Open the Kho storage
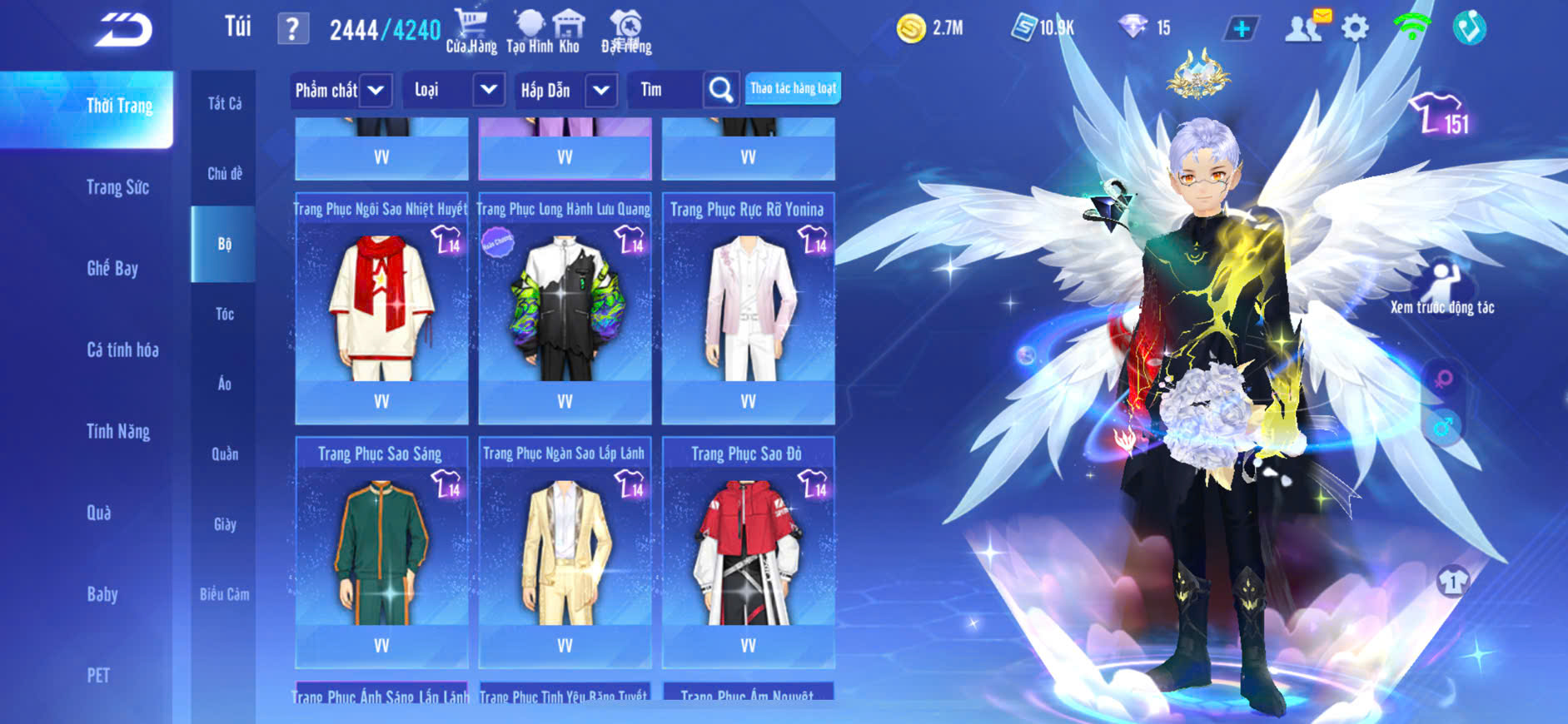 click(569, 31)
